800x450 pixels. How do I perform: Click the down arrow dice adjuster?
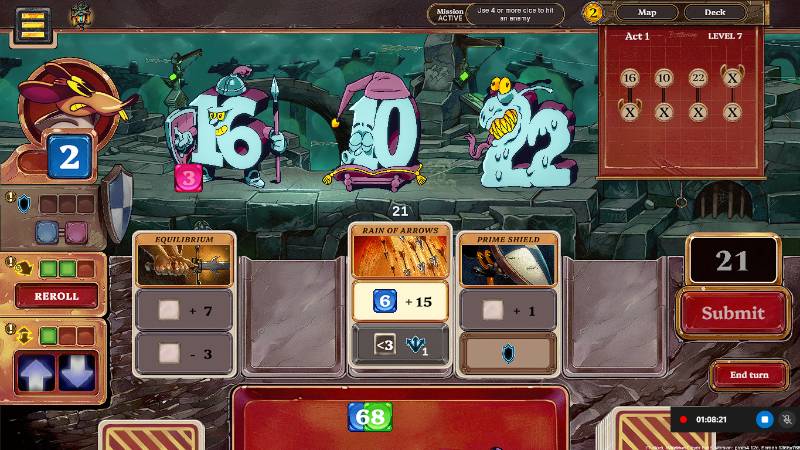pos(77,372)
